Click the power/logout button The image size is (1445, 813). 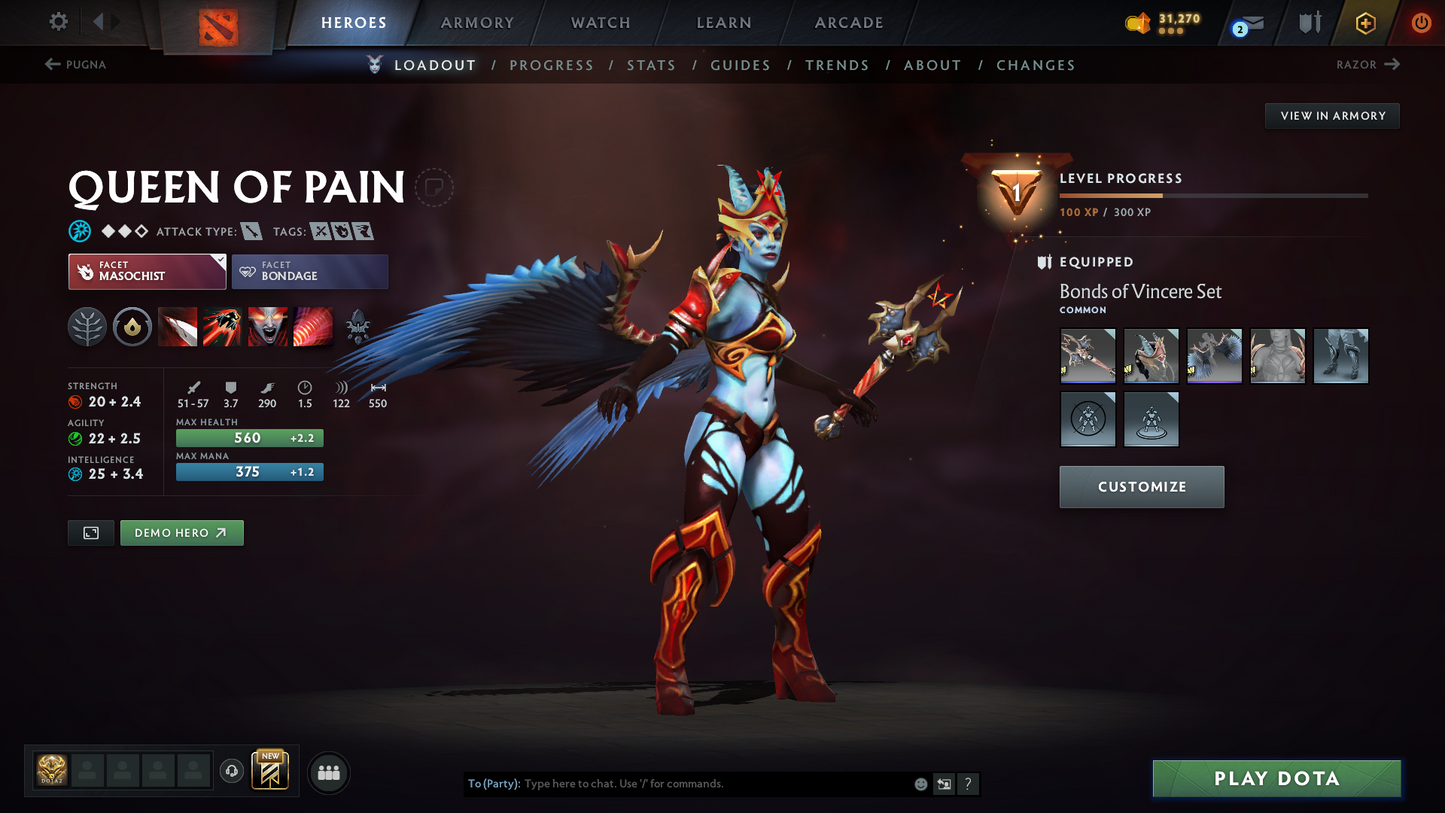tap(1421, 22)
